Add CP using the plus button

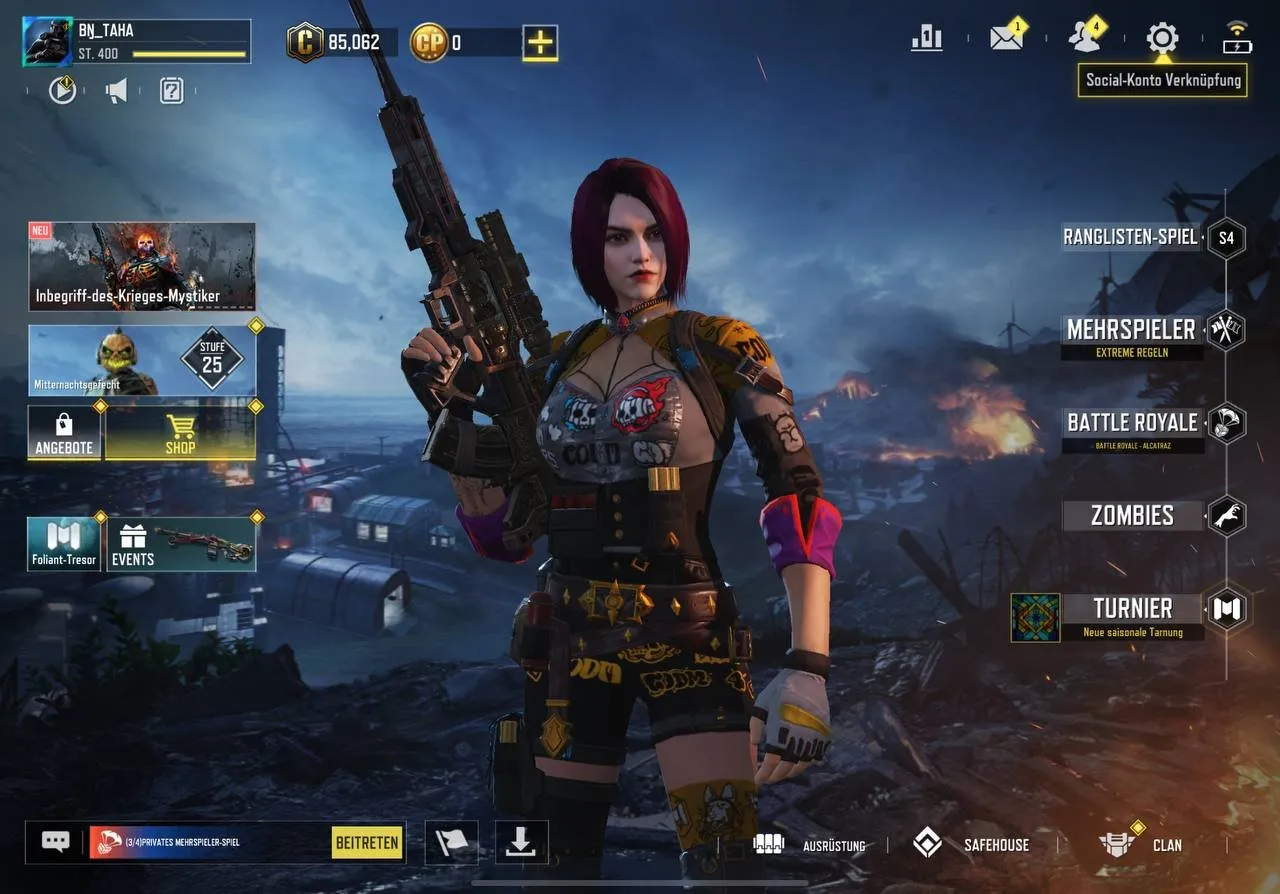click(x=540, y=42)
